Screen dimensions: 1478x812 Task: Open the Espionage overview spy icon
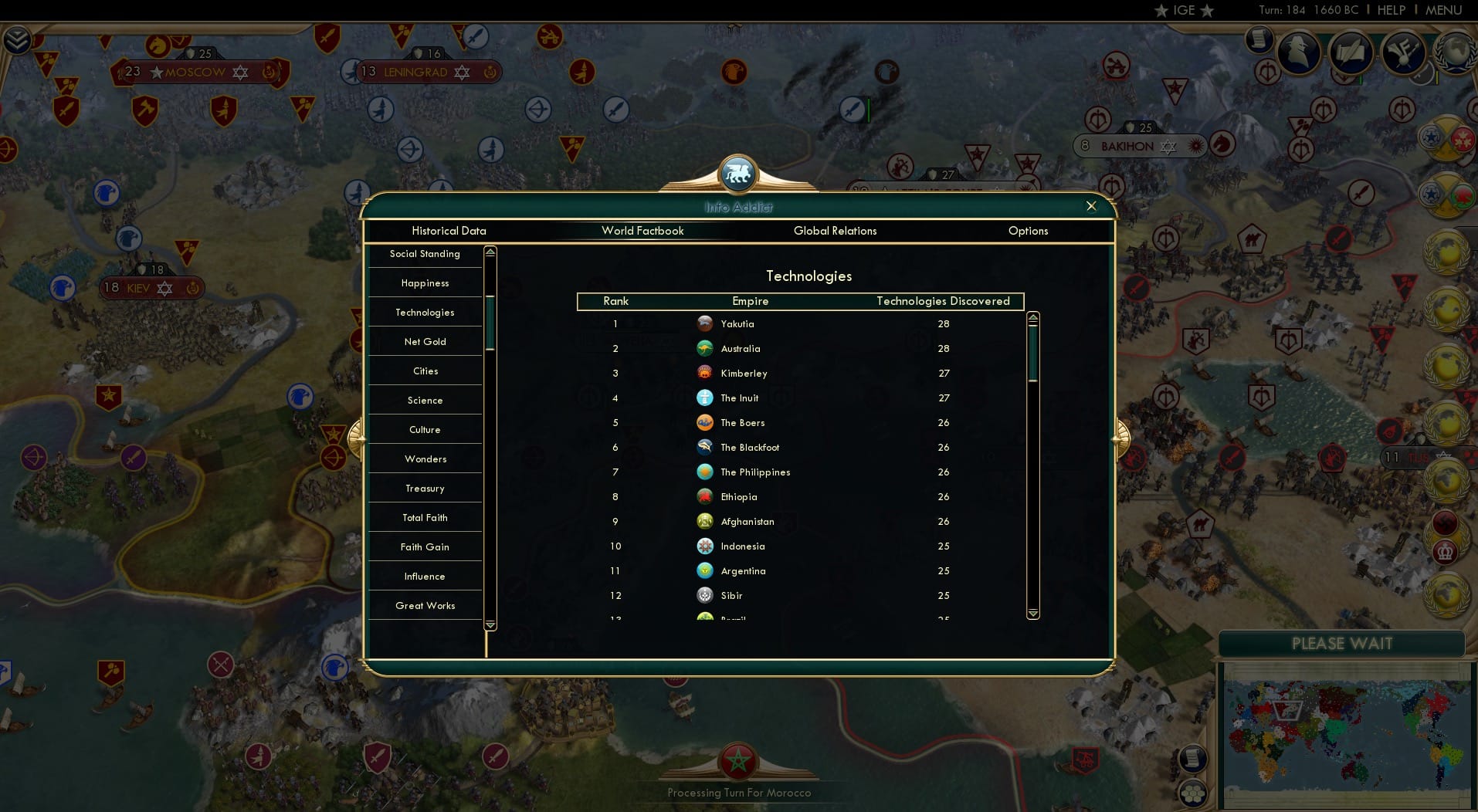tap(1299, 52)
